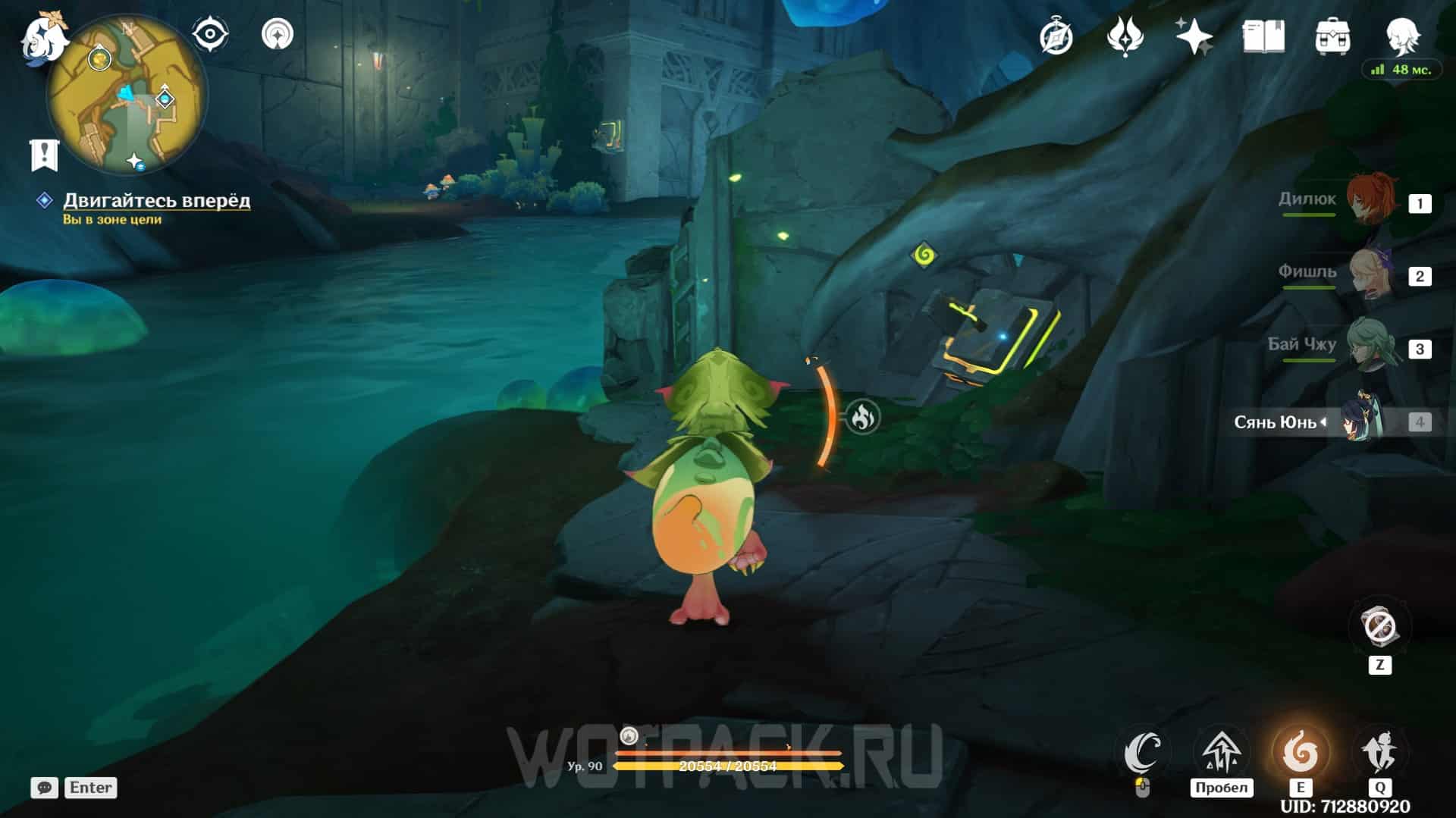Open the compass events icon
Image resolution: width=1456 pixels, height=818 pixels.
[x=1056, y=36]
